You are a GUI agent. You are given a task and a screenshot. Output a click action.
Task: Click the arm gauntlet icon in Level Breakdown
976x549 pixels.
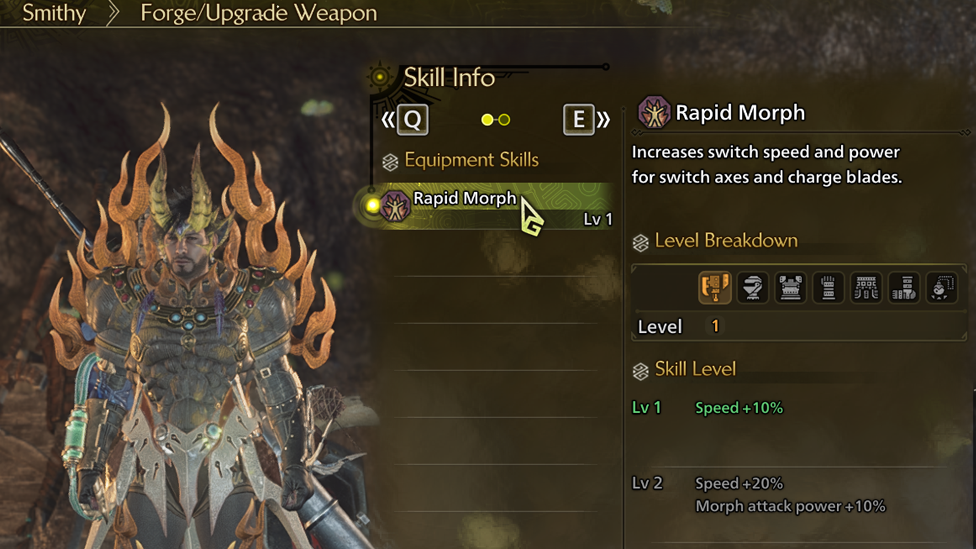(828, 288)
